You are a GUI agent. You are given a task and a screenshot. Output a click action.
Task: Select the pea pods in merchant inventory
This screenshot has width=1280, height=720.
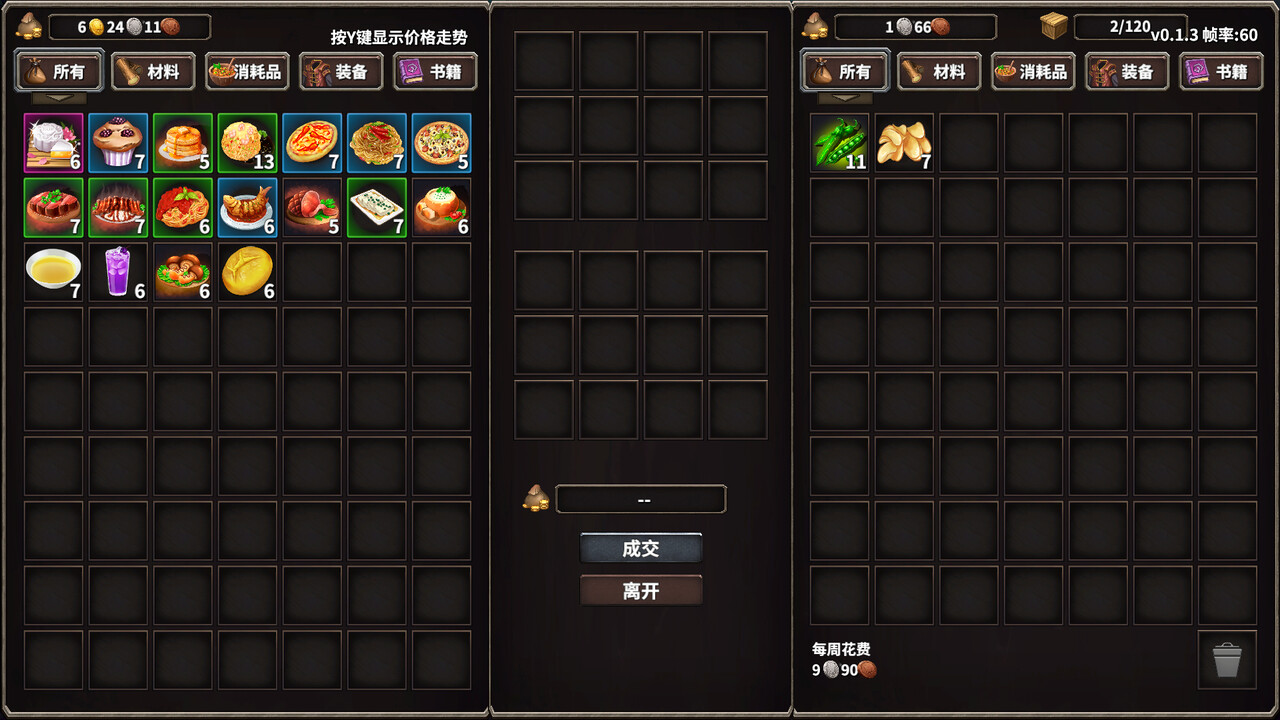840,143
